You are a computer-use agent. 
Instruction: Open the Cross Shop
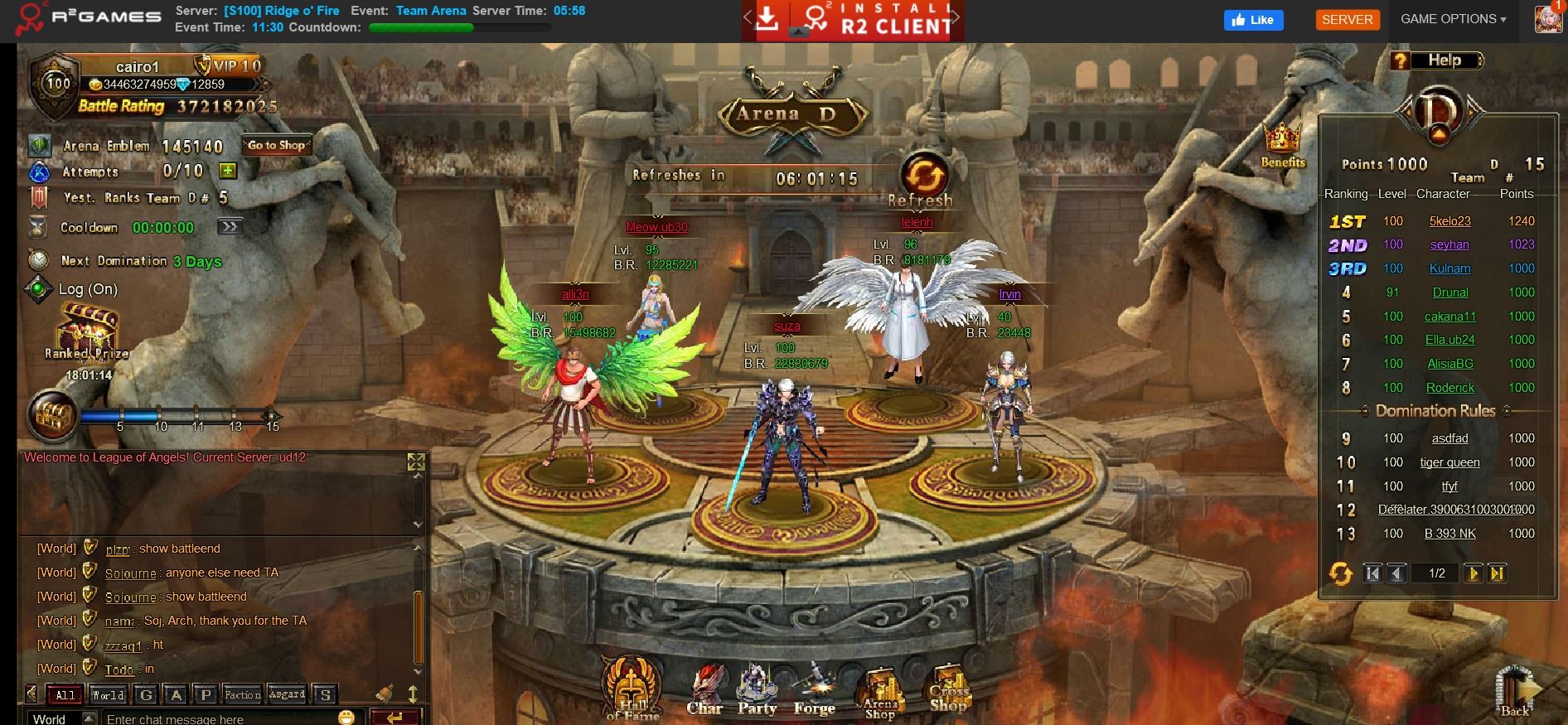click(x=948, y=689)
